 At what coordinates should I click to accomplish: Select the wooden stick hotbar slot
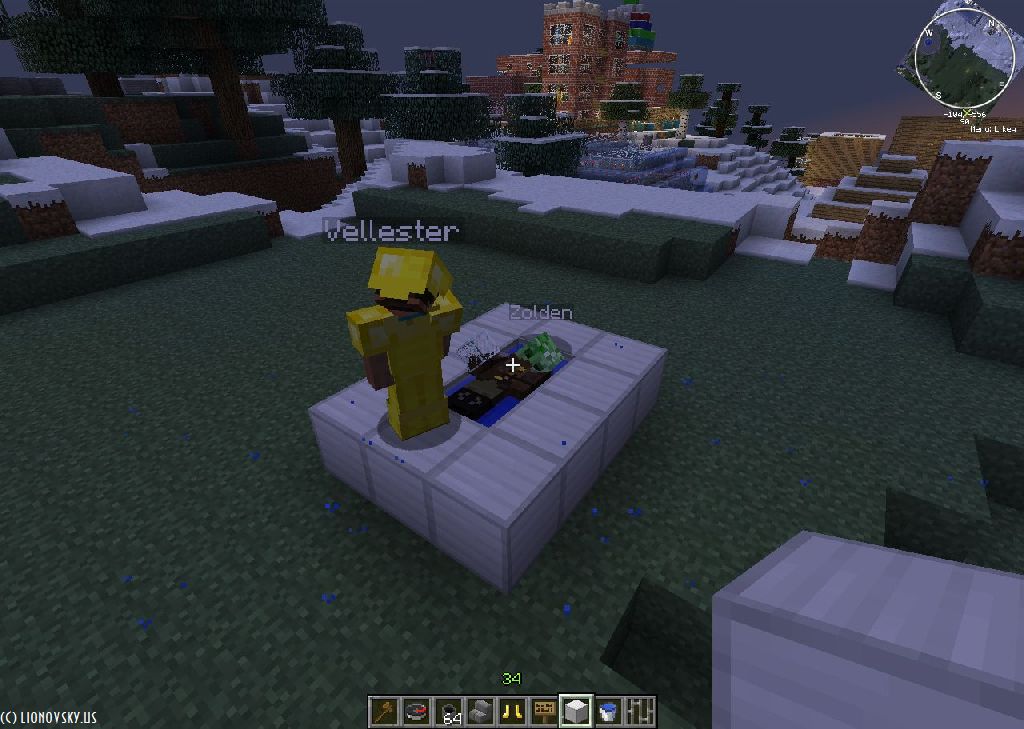(384, 711)
